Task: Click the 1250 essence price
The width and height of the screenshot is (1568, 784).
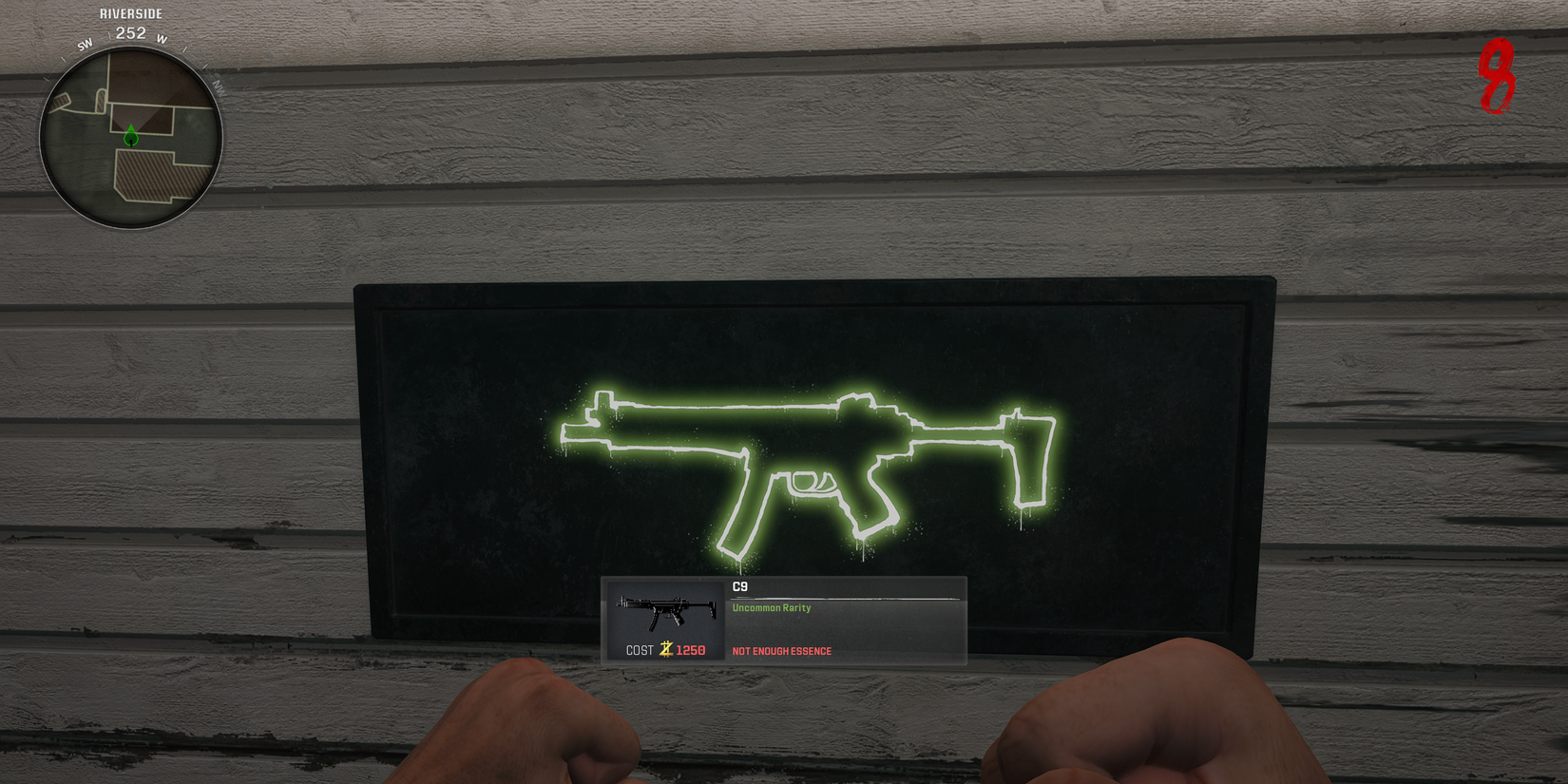Action: [x=691, y=651]
